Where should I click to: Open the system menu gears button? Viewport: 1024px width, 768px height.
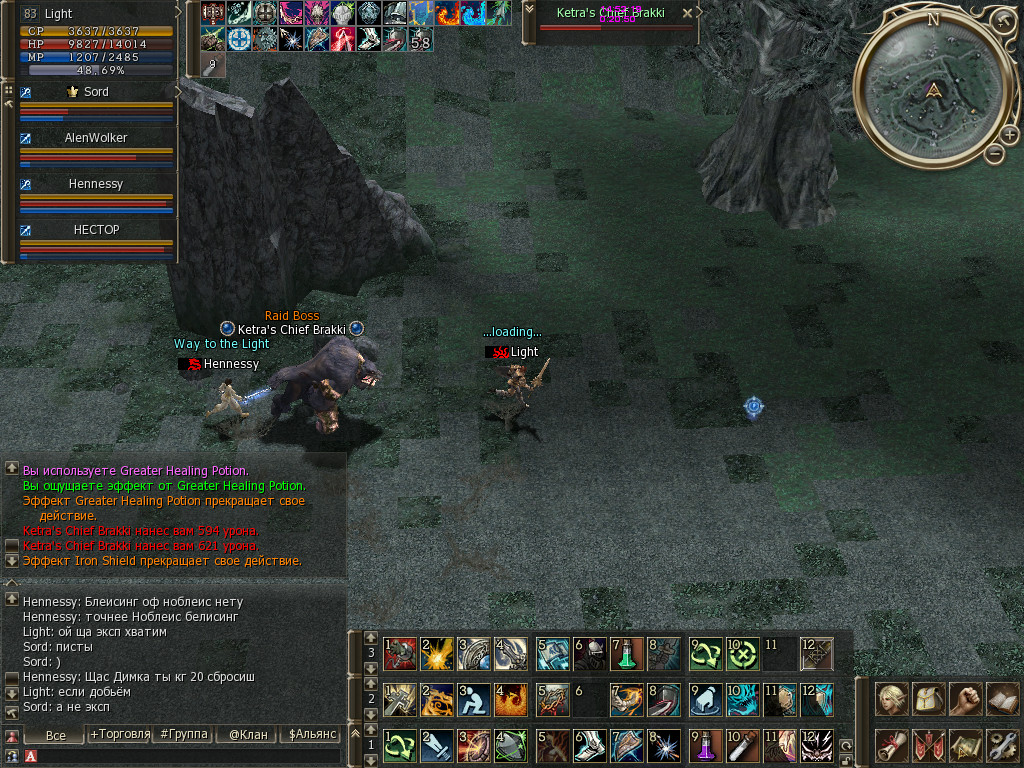pos(1001,745)
